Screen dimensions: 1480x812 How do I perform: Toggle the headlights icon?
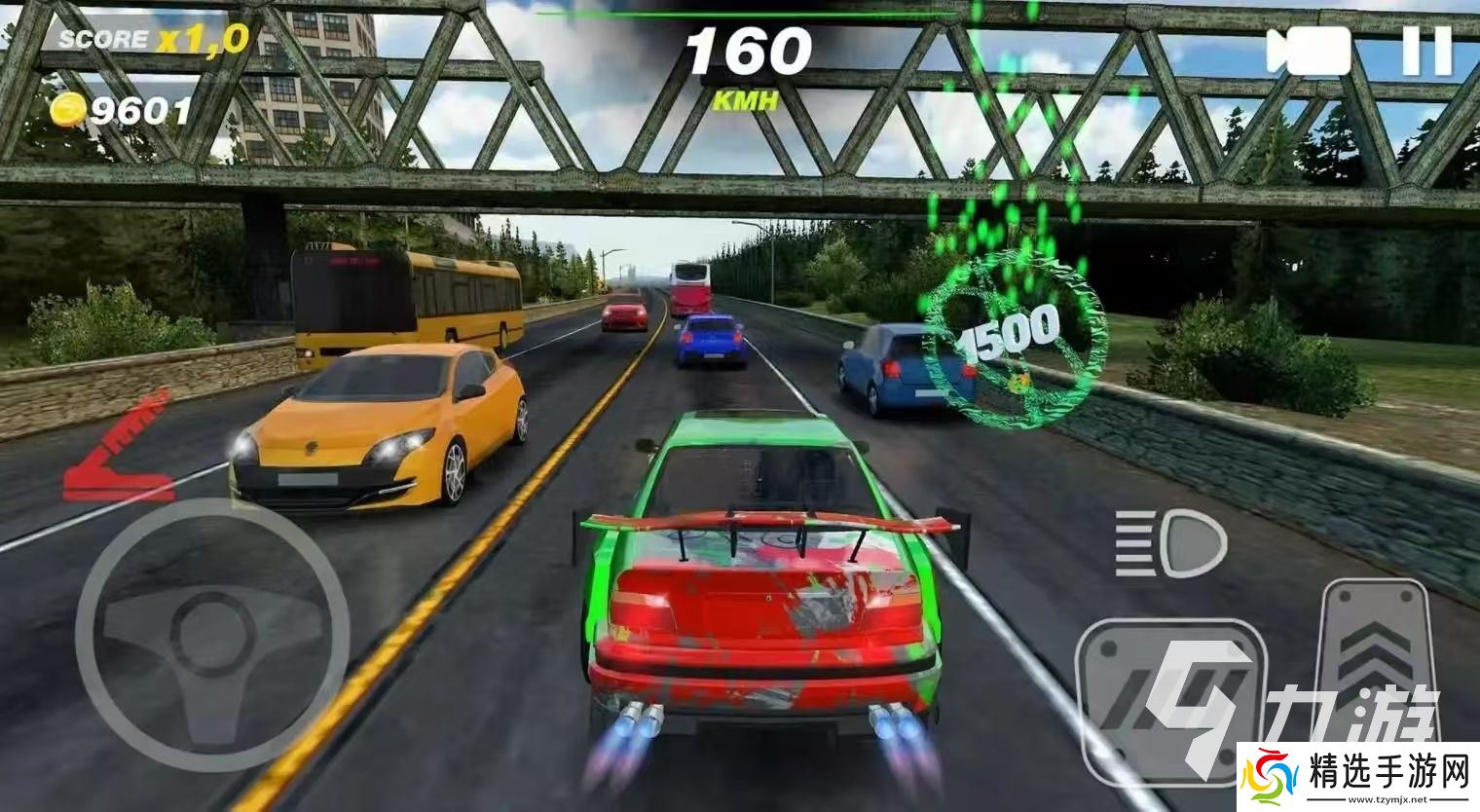coord(1168,543)
